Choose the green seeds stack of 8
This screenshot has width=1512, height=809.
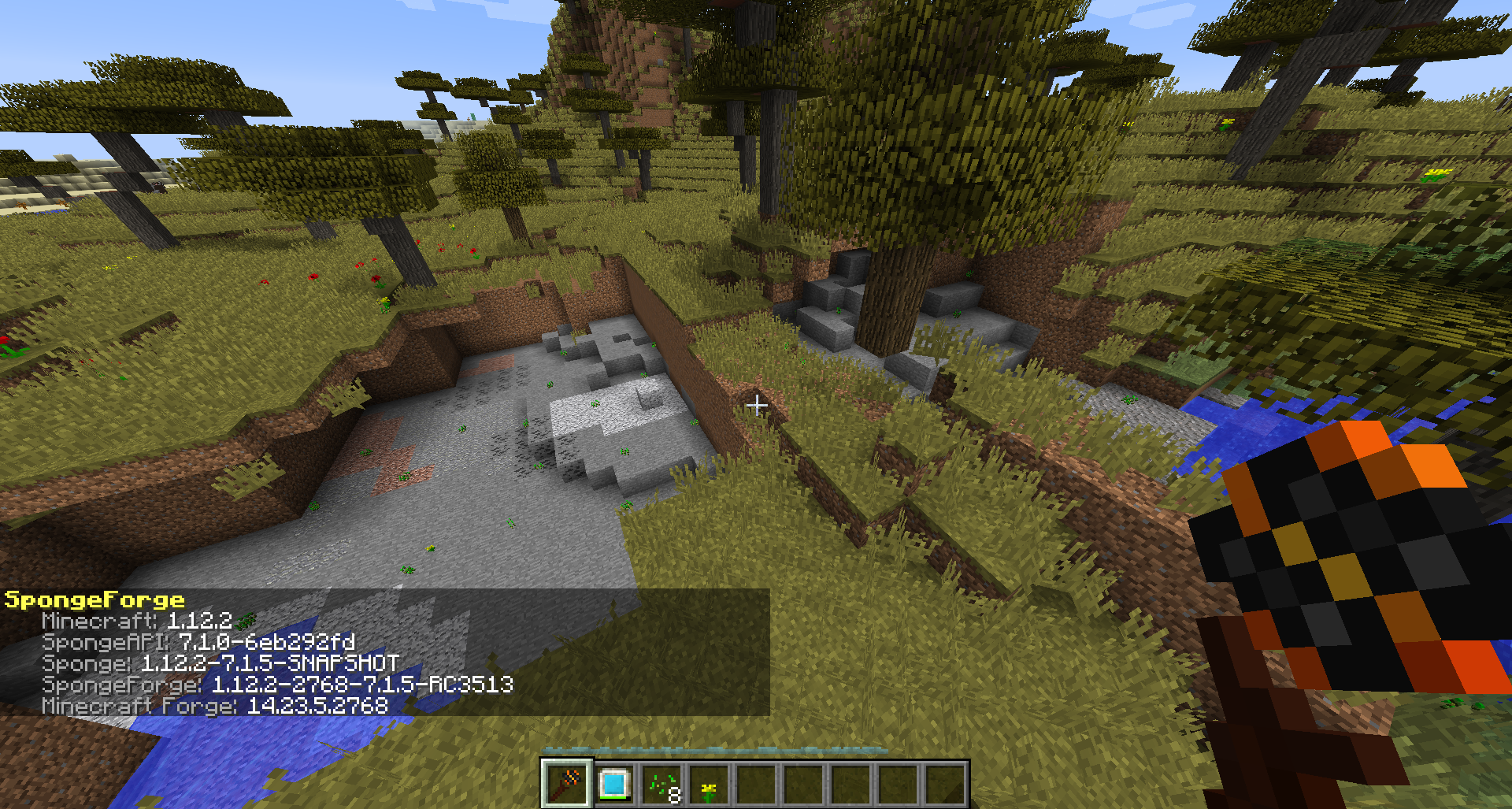661,784
